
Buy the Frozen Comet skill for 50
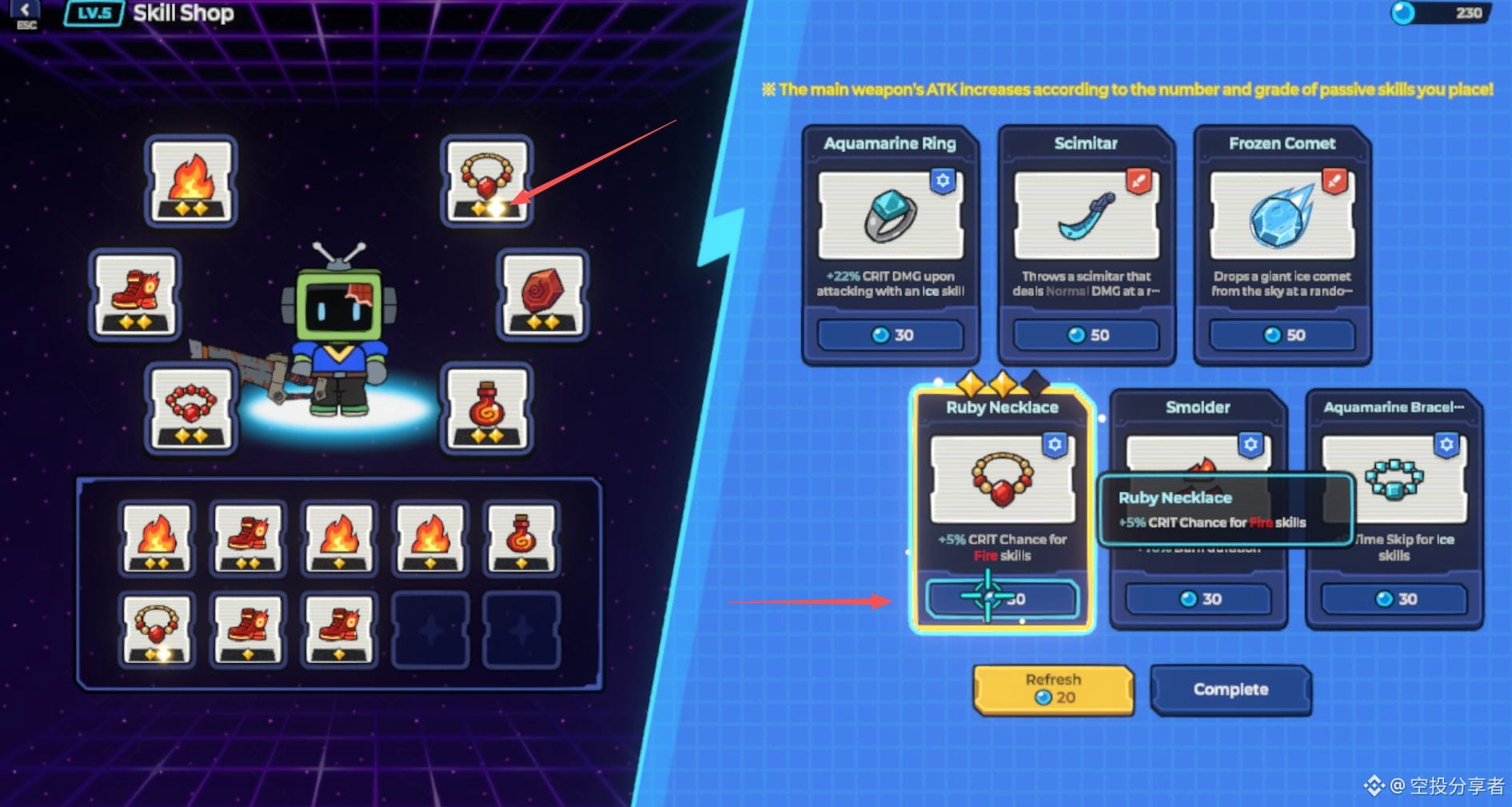[x=1283, y=335]
